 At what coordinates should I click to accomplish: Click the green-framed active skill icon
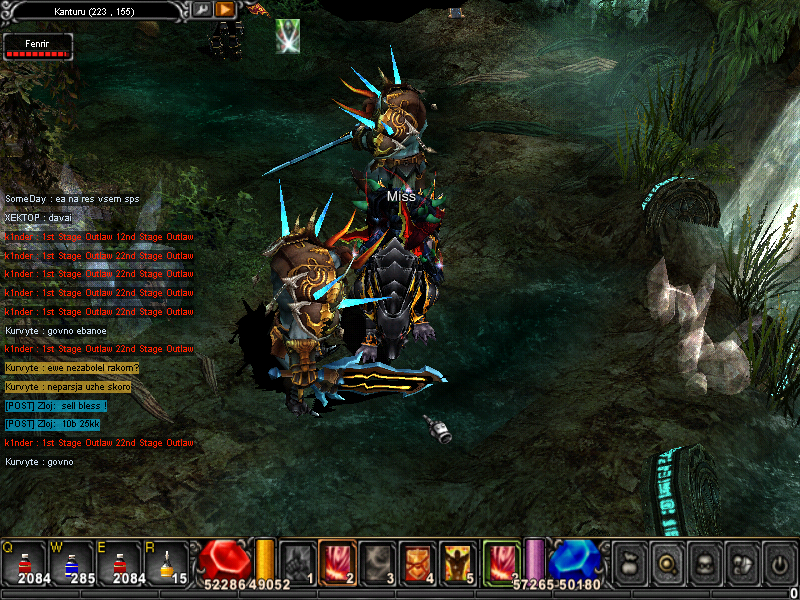coord(502,560)
